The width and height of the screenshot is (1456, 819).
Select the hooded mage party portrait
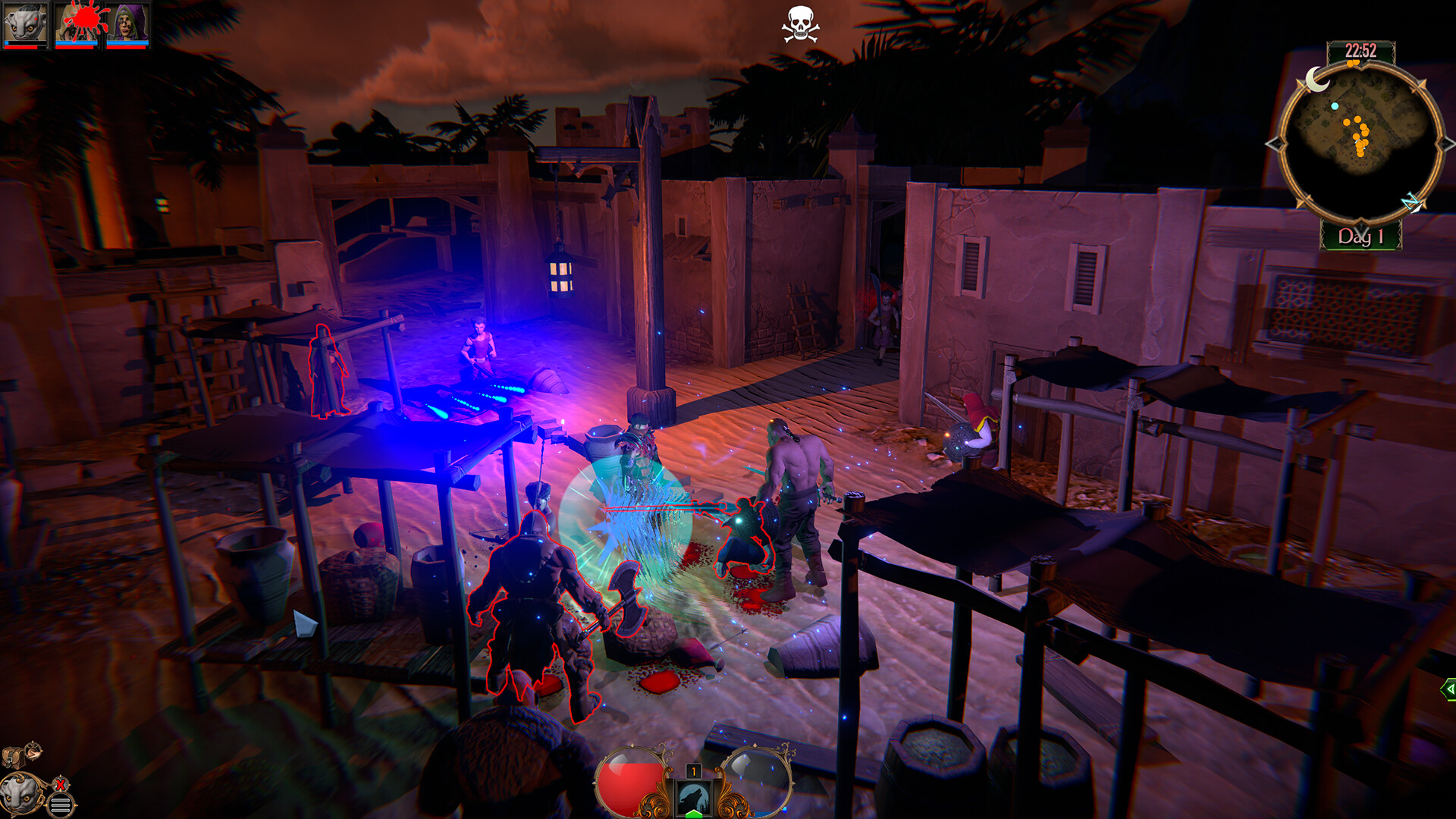[129, 19]
